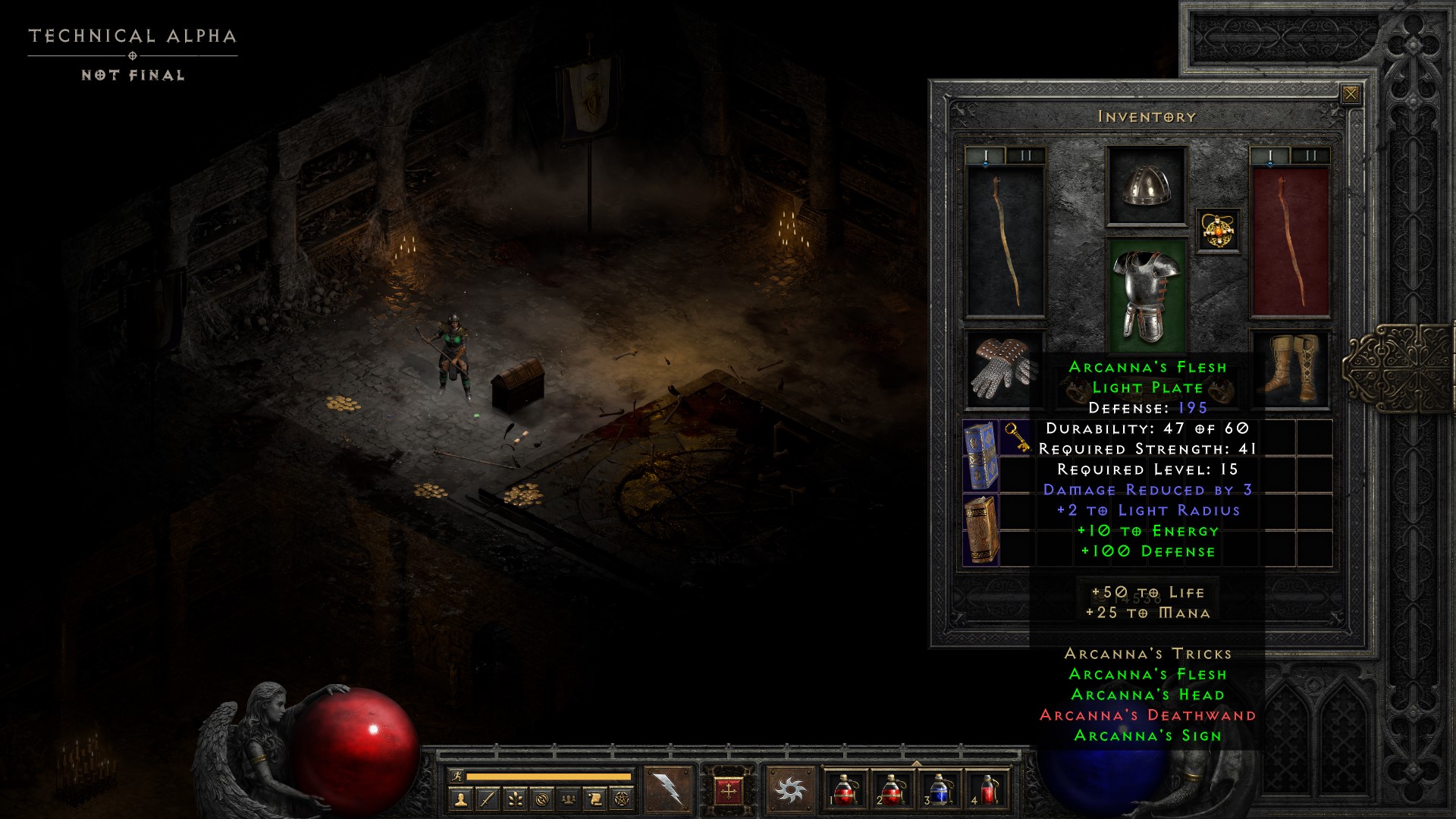Switch to weapon set II above the left staff
Screen dimensions: 1456x819
(1025, 156)
